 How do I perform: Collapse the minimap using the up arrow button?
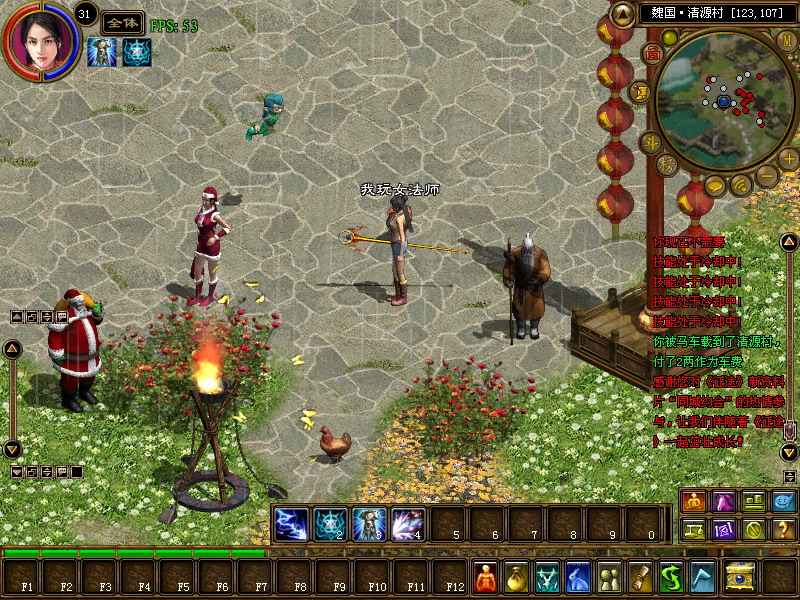tap(624, 14)
